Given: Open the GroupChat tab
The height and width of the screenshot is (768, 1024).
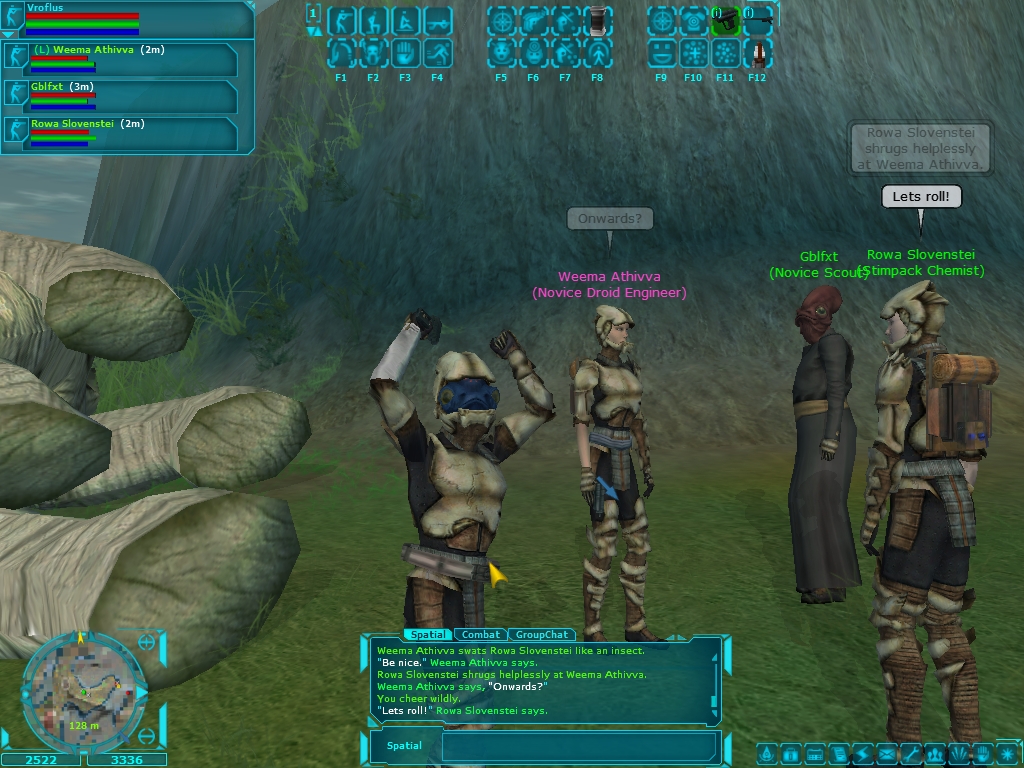Looking at the screenshot, I should [542, 634].
